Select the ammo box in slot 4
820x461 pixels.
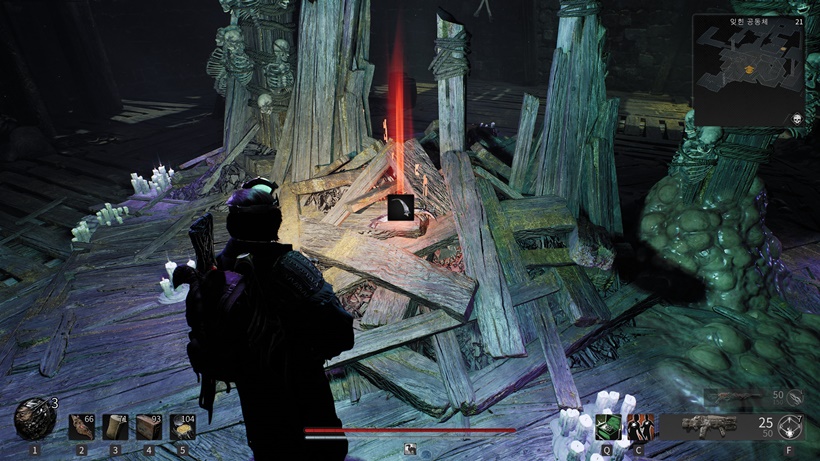[x=149, y=427]
